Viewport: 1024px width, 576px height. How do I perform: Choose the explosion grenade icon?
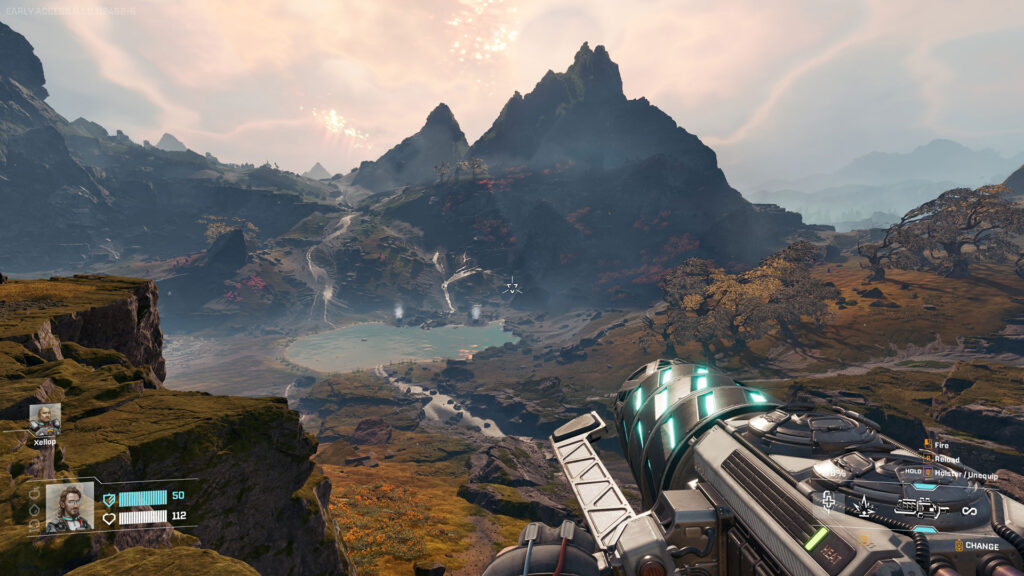[x=863, y=506]
